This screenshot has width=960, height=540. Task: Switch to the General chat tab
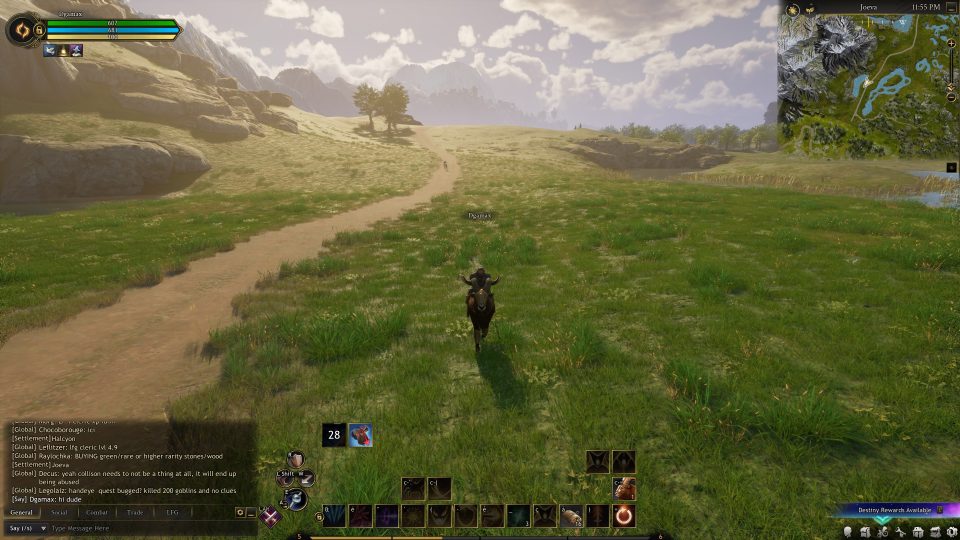click(x=21, y=512)
